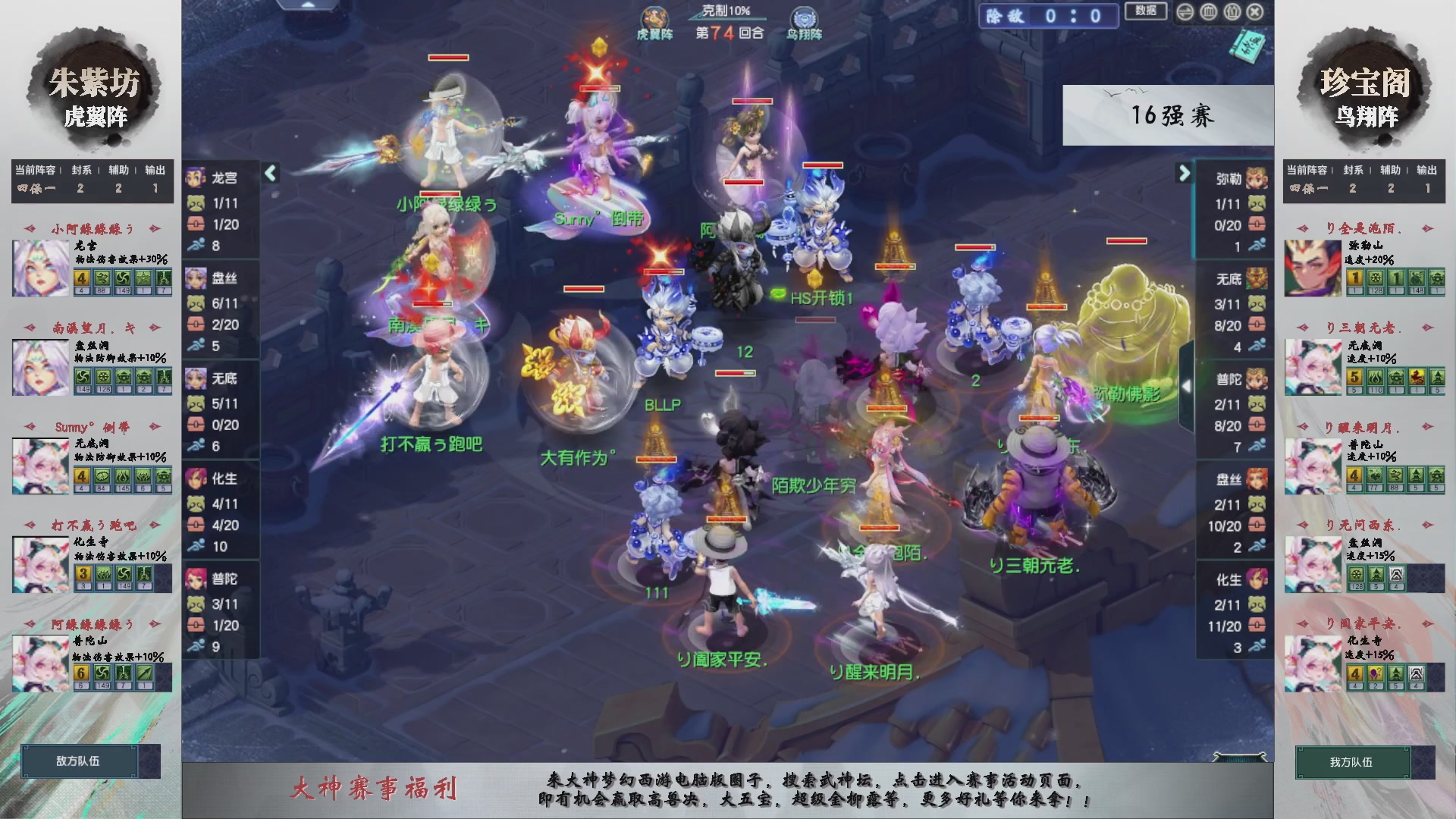Open the 盘丝 character panel on the left
The height and width of the screenshot is (819, 1456).
tap(196, 278)
